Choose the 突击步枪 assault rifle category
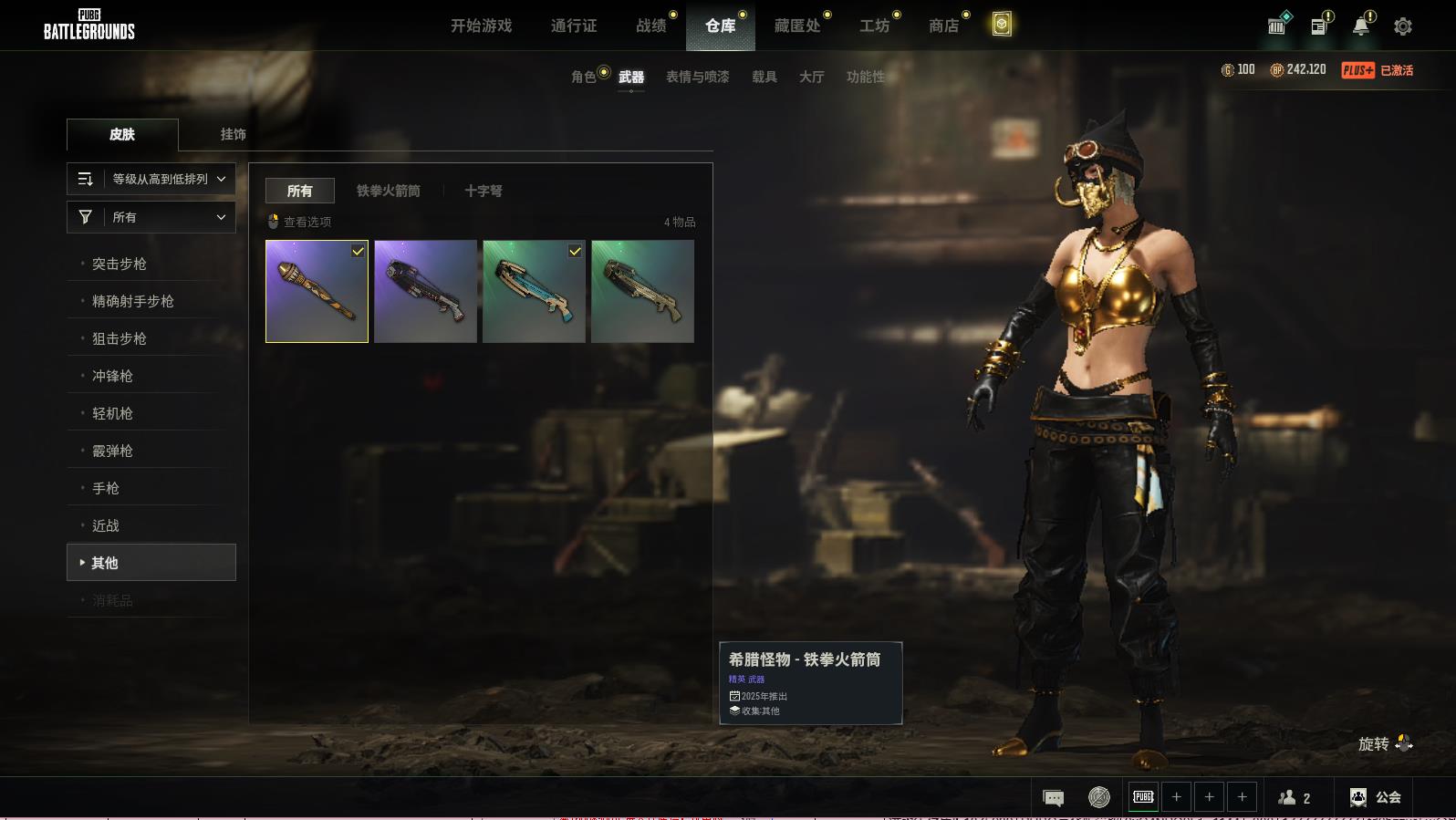The image size is (1456, 820). click(x=120, y=264)
